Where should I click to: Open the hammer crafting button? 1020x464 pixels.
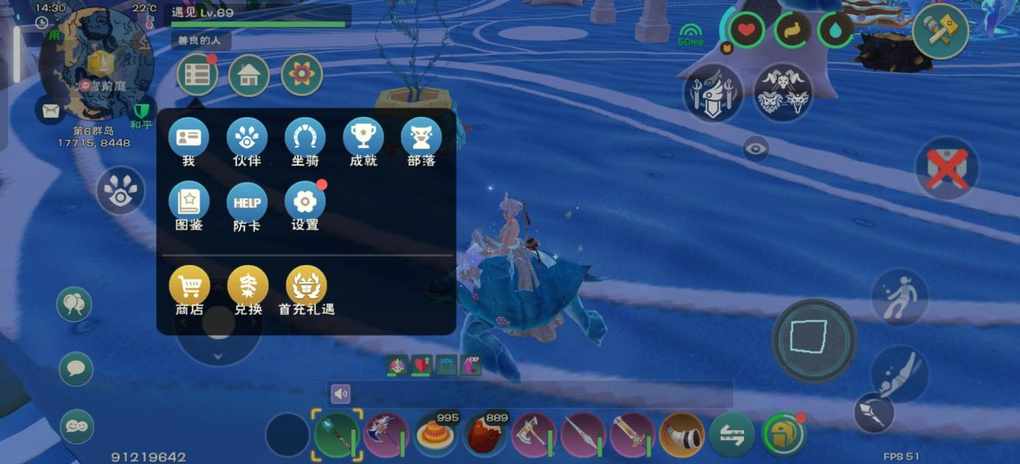939,32
